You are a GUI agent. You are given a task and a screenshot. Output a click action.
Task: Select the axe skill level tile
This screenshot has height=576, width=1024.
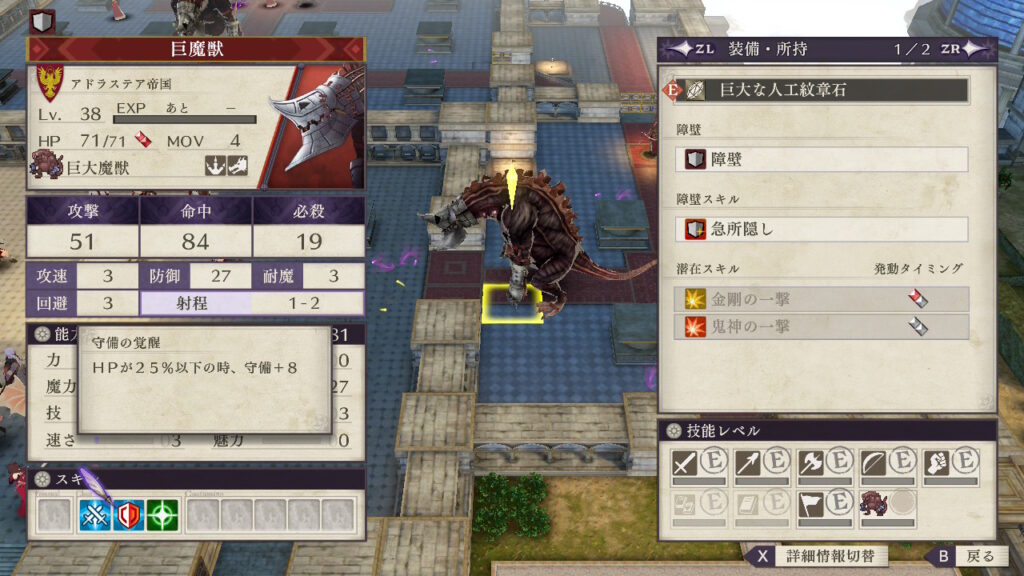pyautogui.click(x=825, y=463)
